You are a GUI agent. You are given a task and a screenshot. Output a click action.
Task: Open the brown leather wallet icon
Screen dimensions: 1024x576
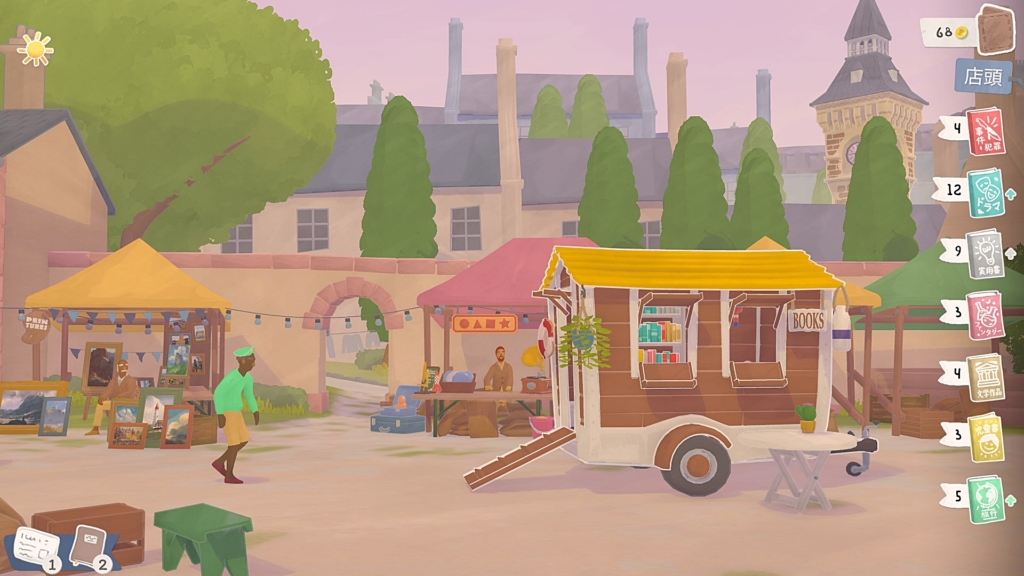(995, 30)
